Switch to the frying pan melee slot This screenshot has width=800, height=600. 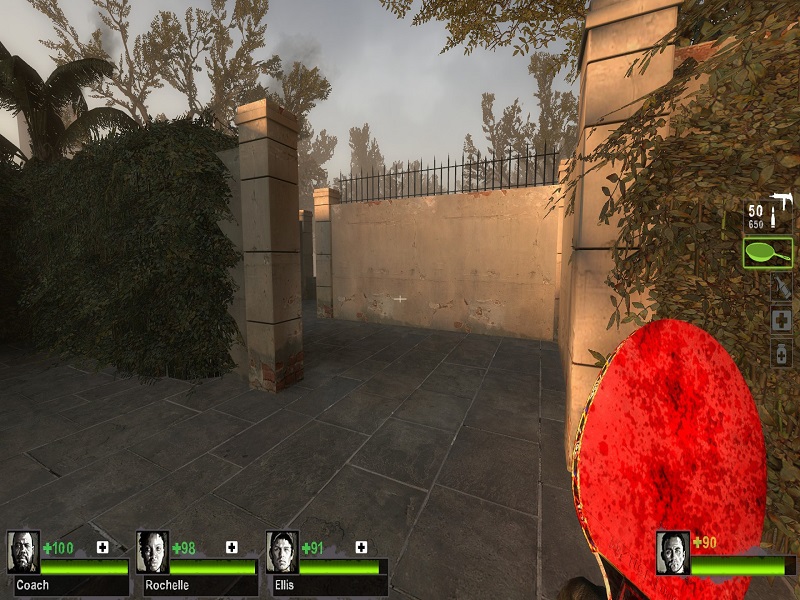coord(768,251)
